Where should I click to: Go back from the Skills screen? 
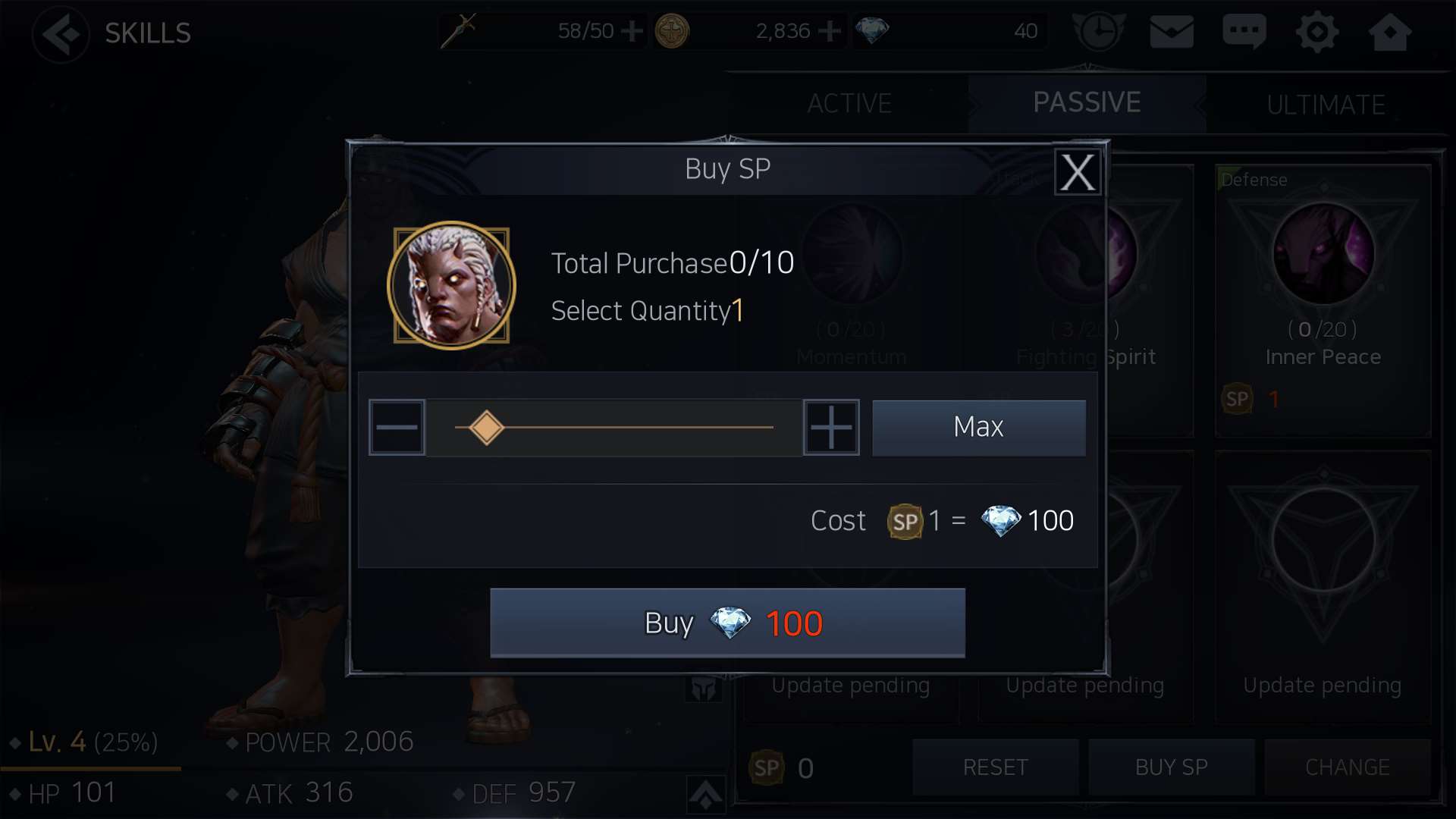[x=61, y=33]
